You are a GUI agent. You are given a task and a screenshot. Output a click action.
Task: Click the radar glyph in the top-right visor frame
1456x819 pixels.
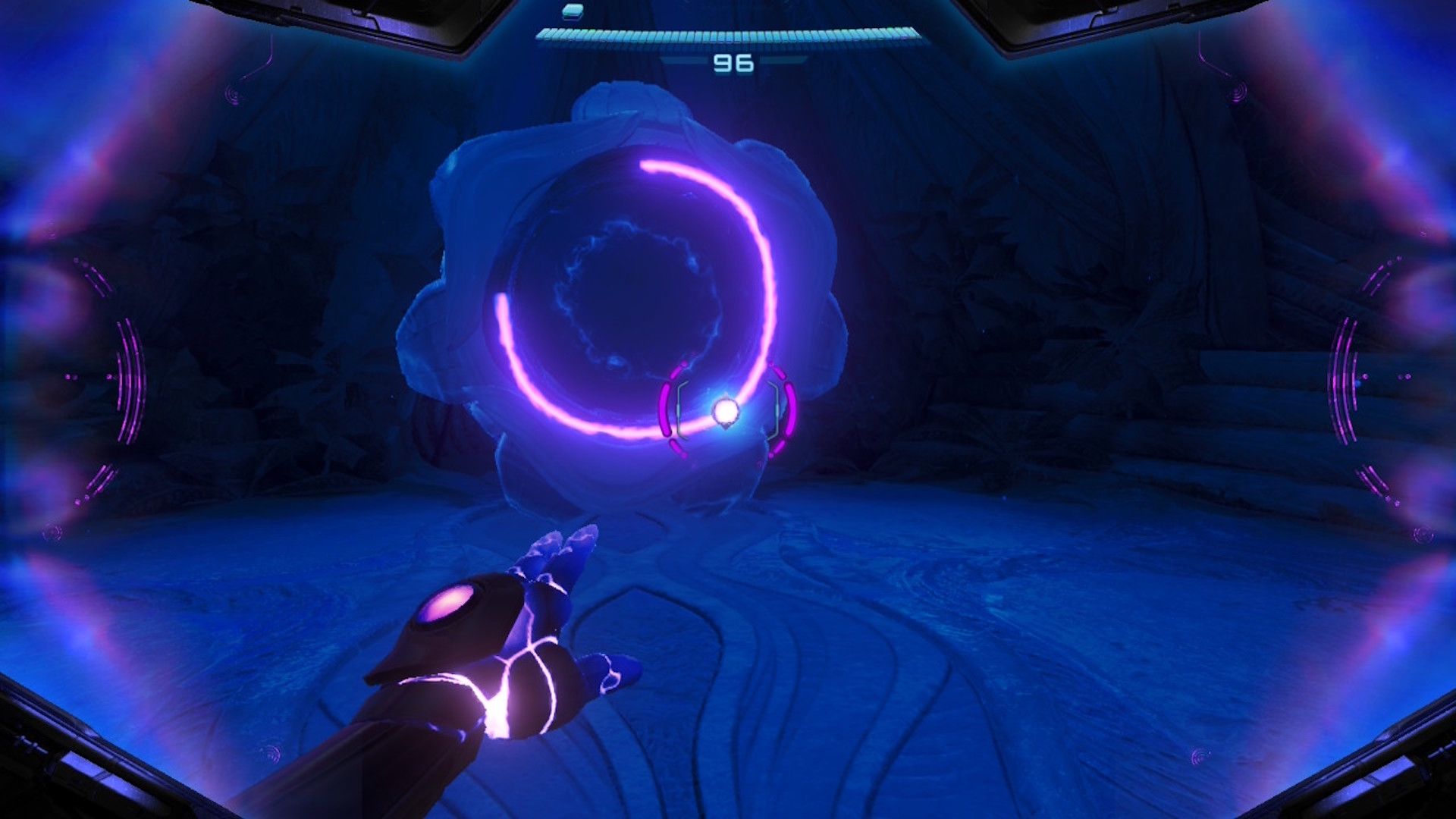(1240, 91)
